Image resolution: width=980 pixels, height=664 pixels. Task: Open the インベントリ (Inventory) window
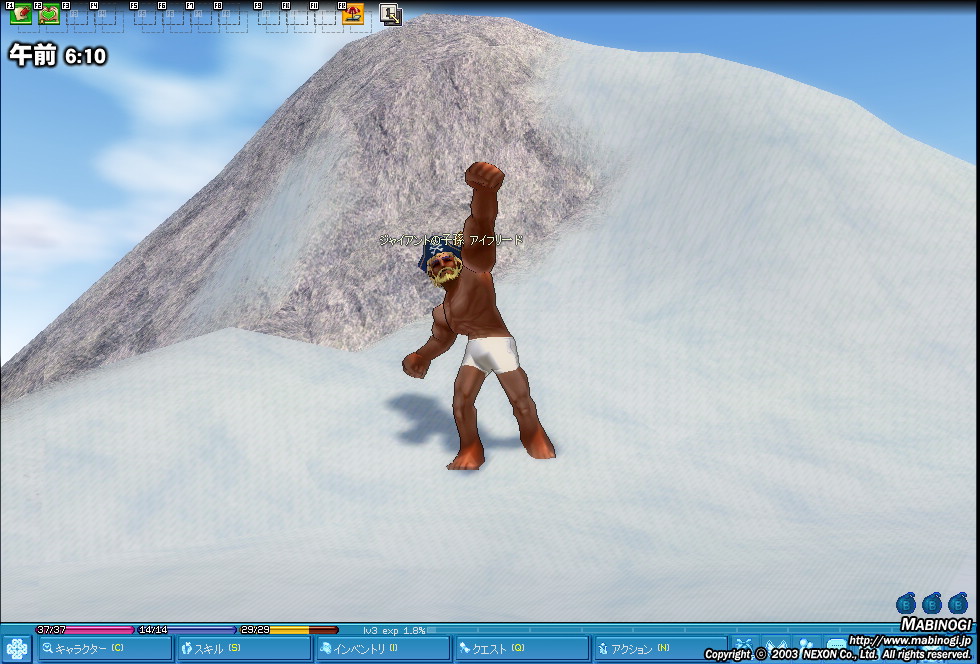pyautogui.click(x=381, y=649)
